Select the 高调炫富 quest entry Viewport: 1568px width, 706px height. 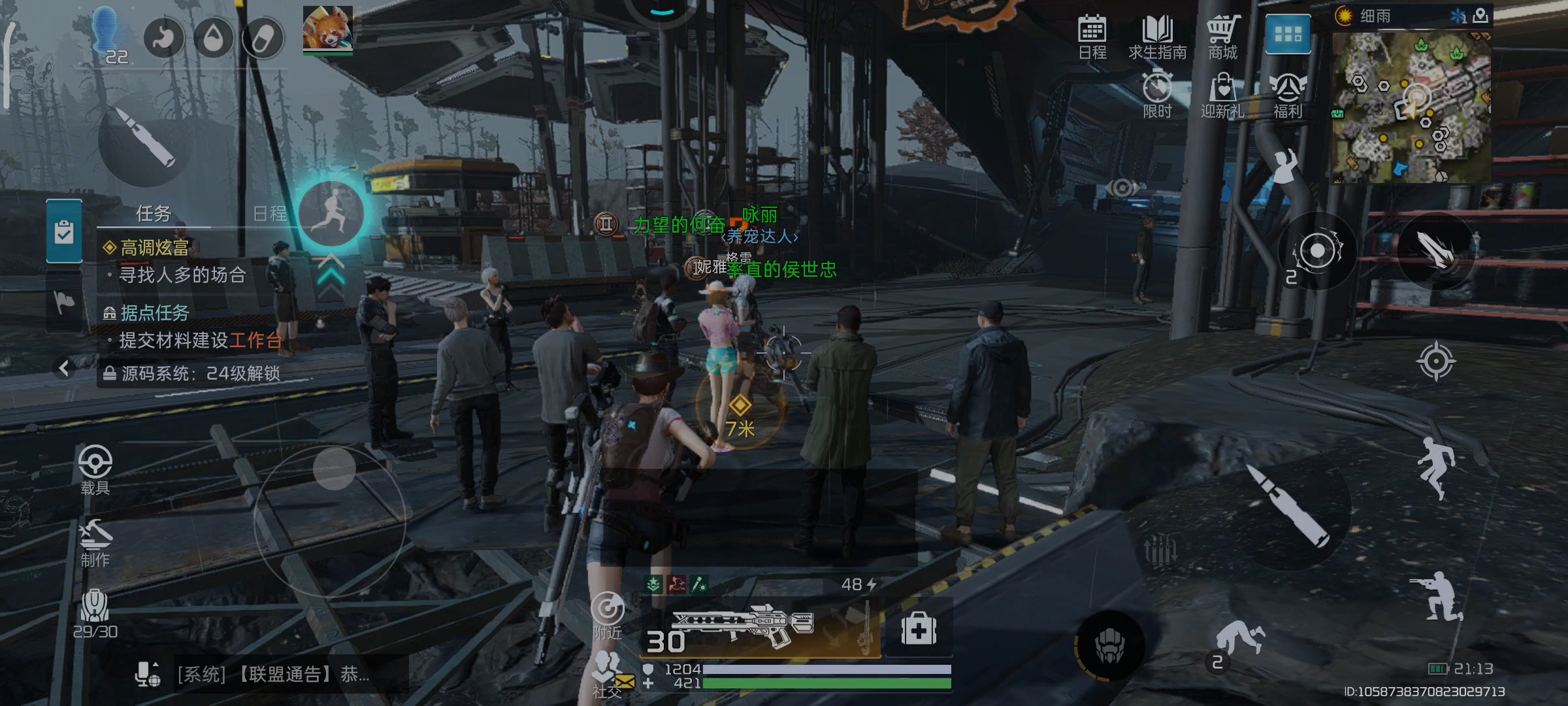pos(155,248)
